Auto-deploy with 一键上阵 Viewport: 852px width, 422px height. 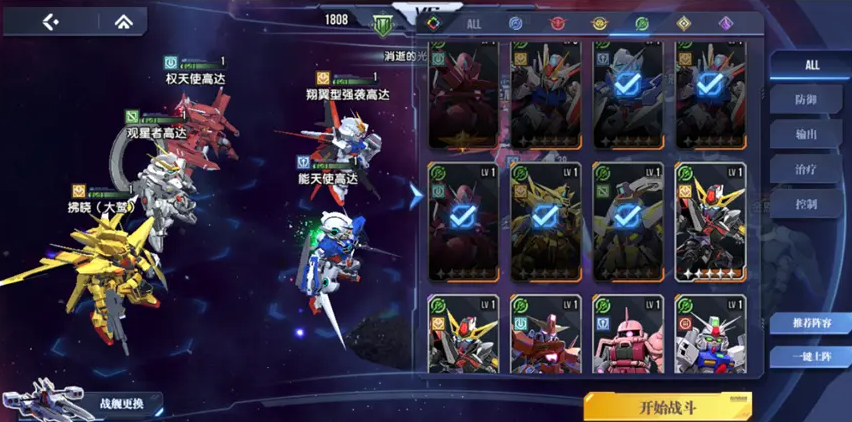coord(811,357)
